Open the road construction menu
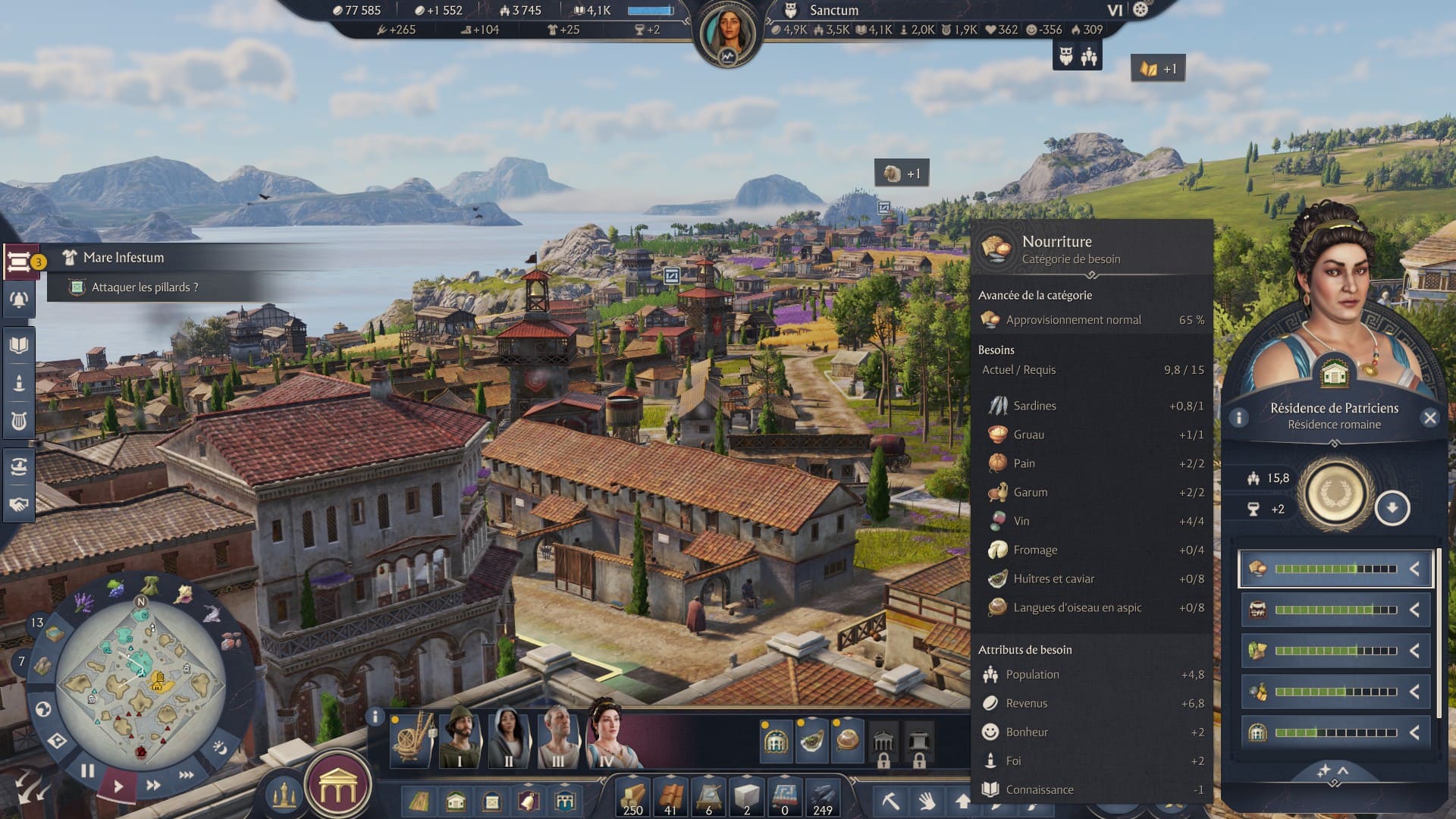Screen dimensions: 1456x819 [419, 800]
